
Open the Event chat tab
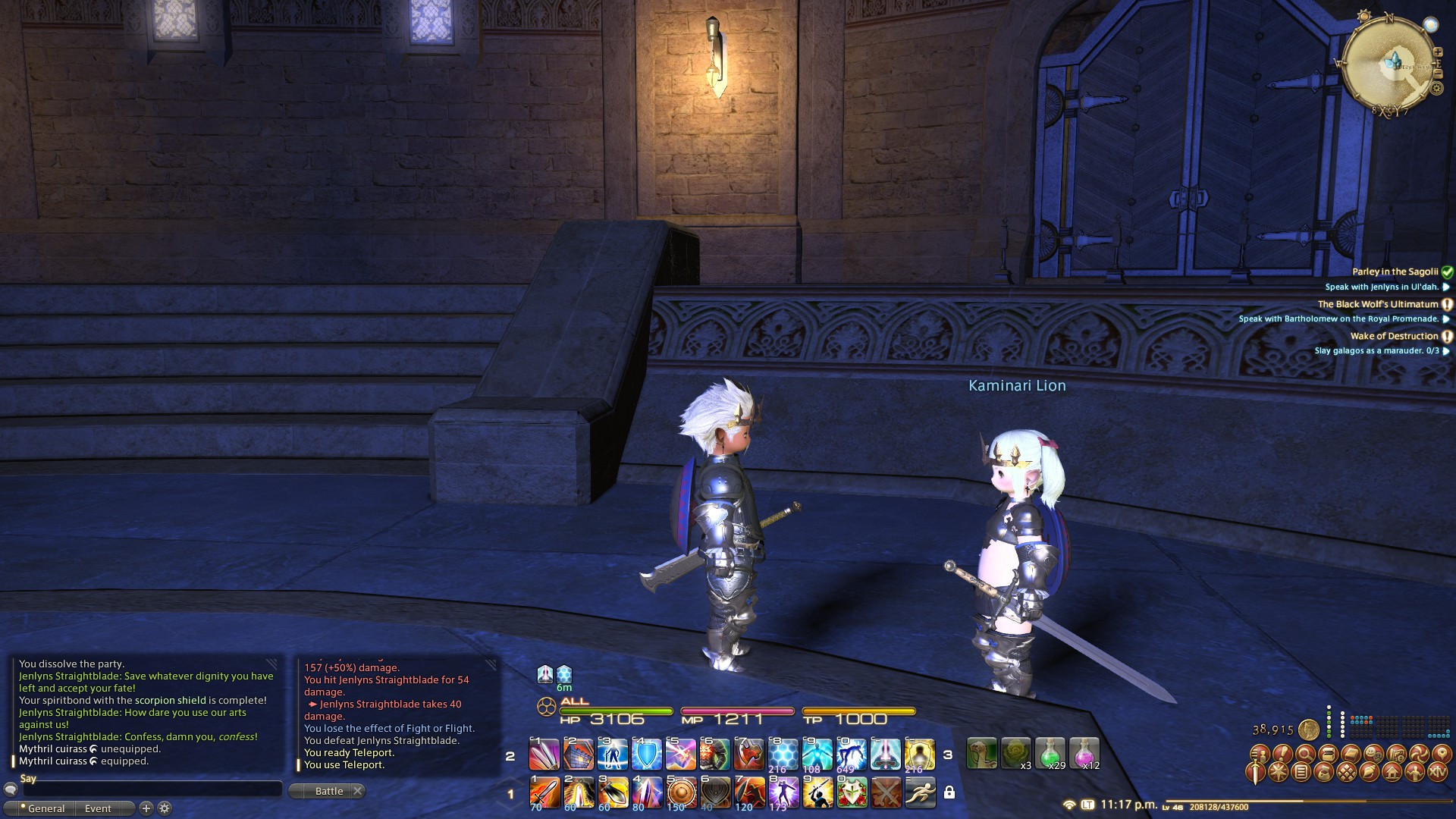tap(98, 808)
